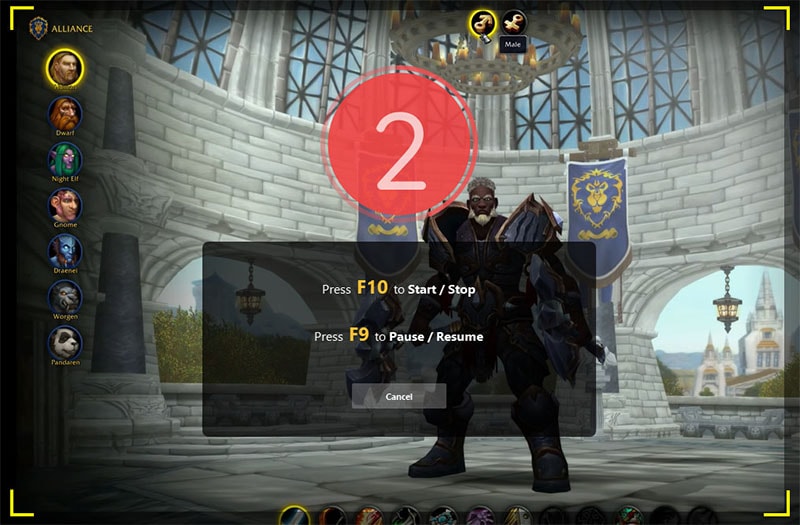
Task: Select the Human race portrait
Action: click(x=65, y=67)
